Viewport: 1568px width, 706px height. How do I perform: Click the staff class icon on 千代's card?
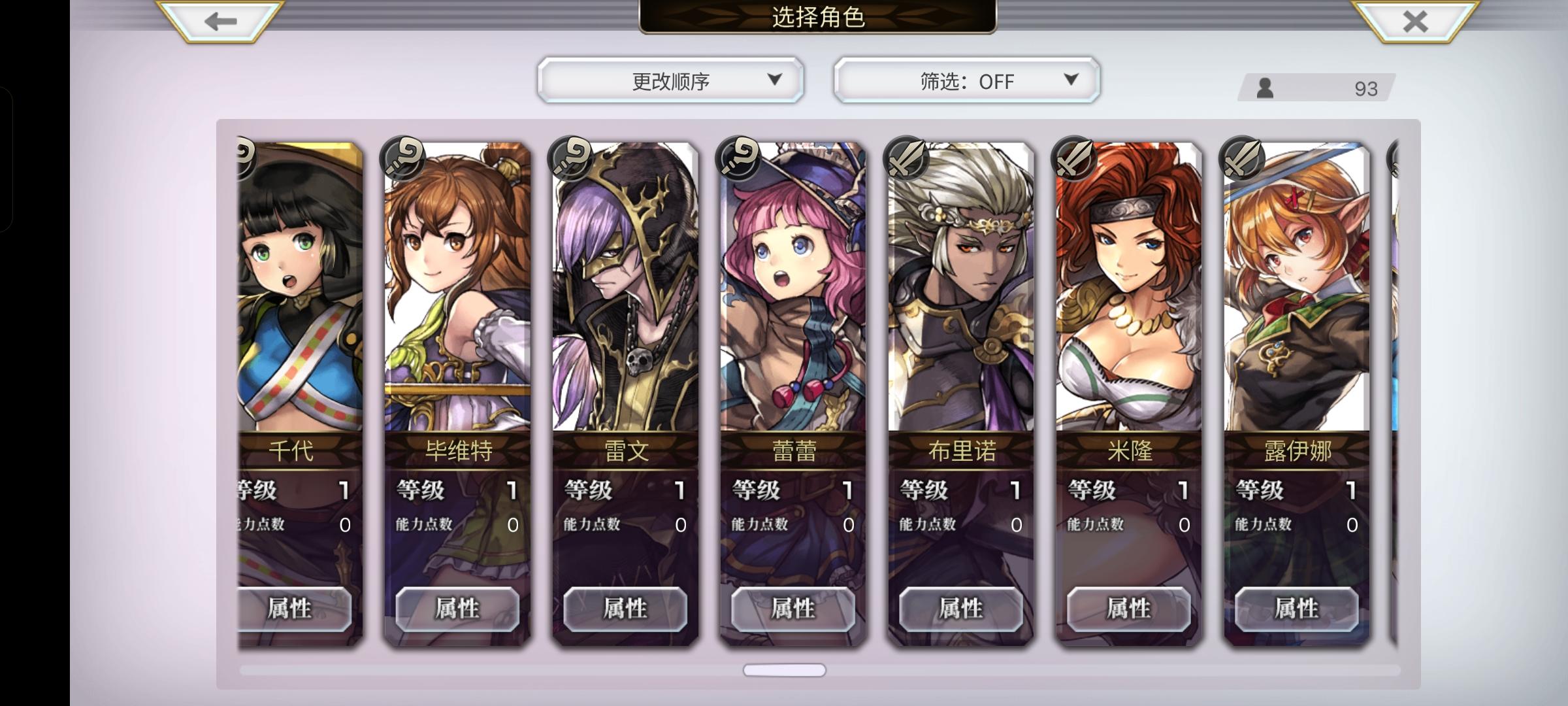[245, 157]
